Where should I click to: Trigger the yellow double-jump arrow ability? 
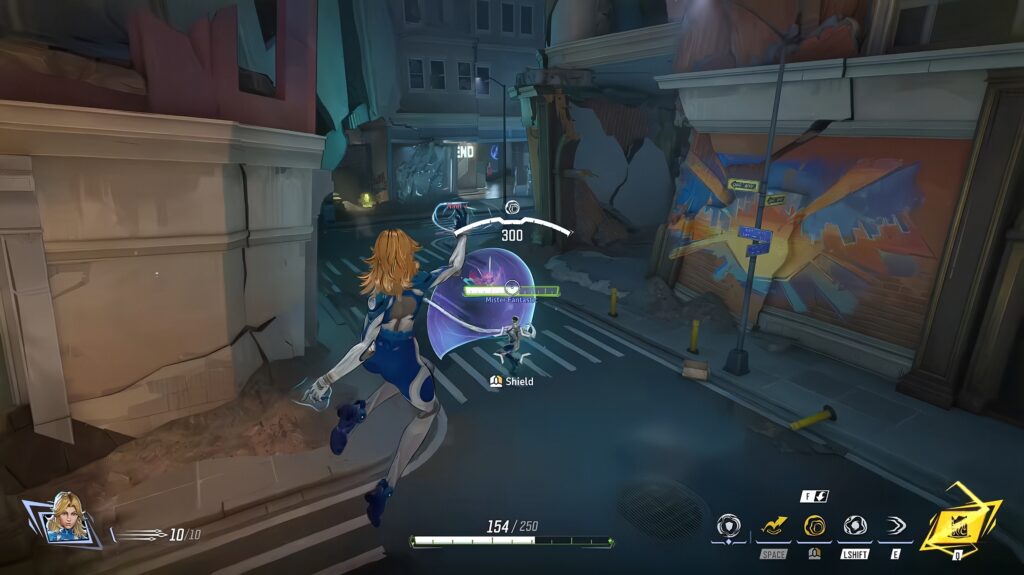pyautogui.click(x=773, y=525)
